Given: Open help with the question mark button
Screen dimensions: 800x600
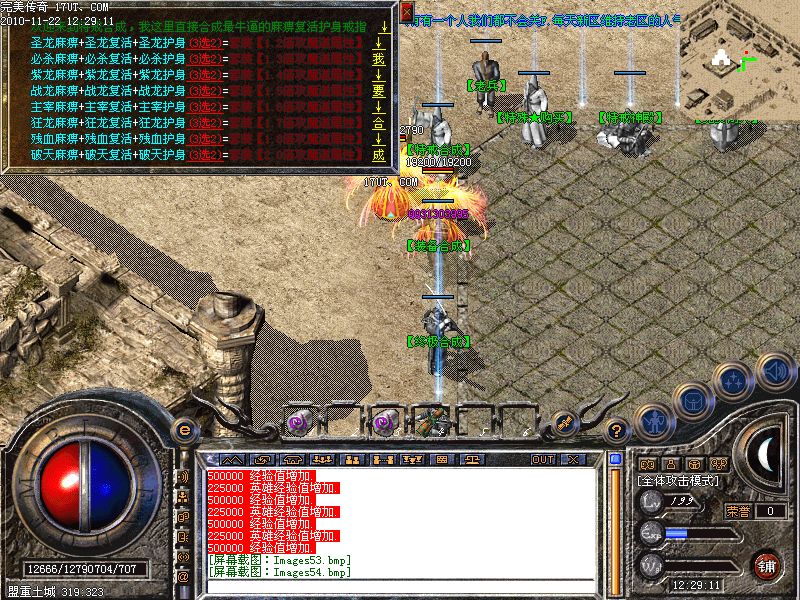Looking at the screenshot, I should point(617,431).
